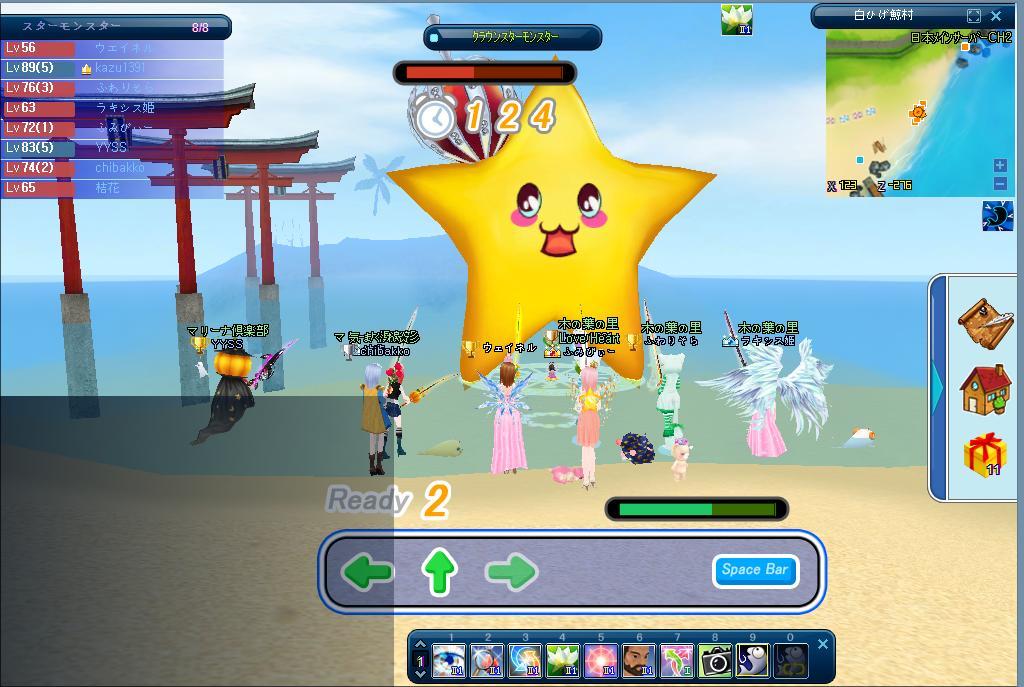Viewport: 1024px width, 687px height.
Task: Open the camera from the hotbar
Action: (x=715, y=661)
